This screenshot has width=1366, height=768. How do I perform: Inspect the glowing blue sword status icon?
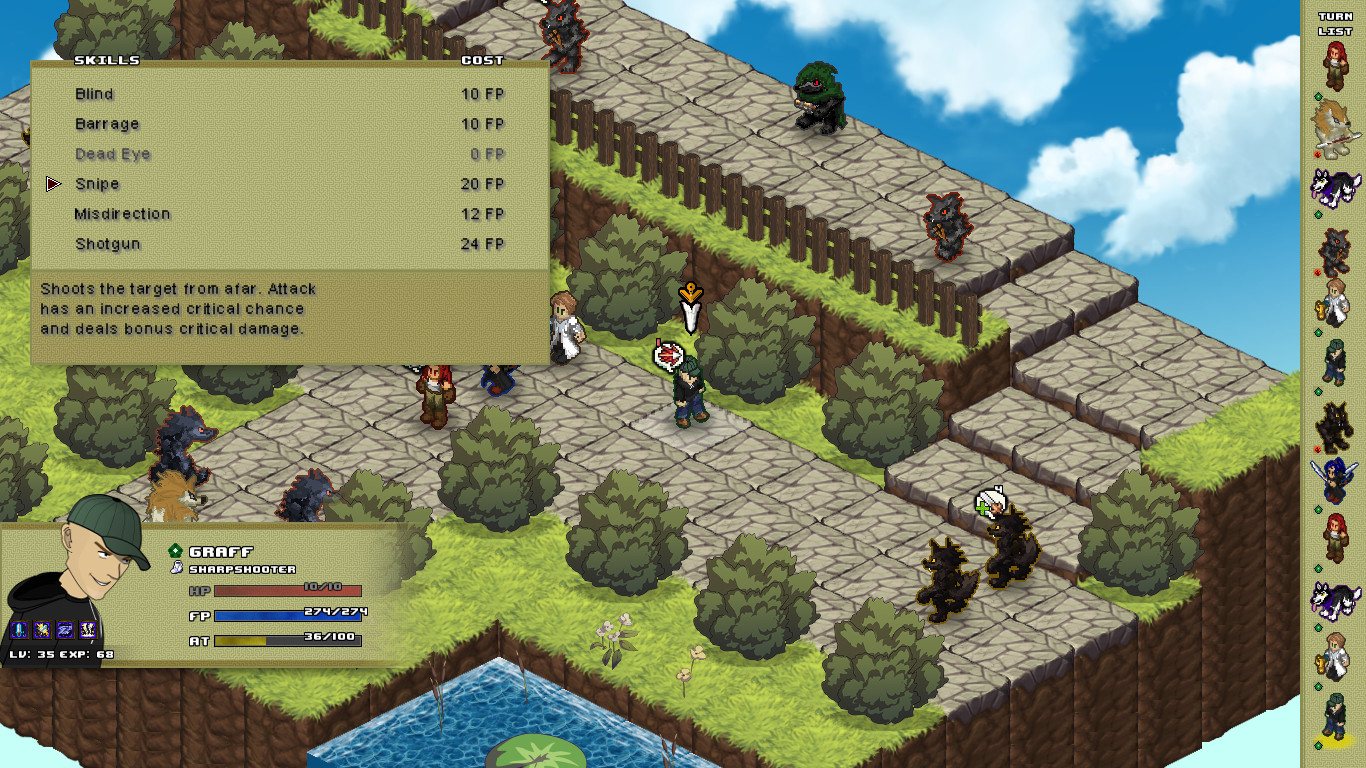click(19, 629)
